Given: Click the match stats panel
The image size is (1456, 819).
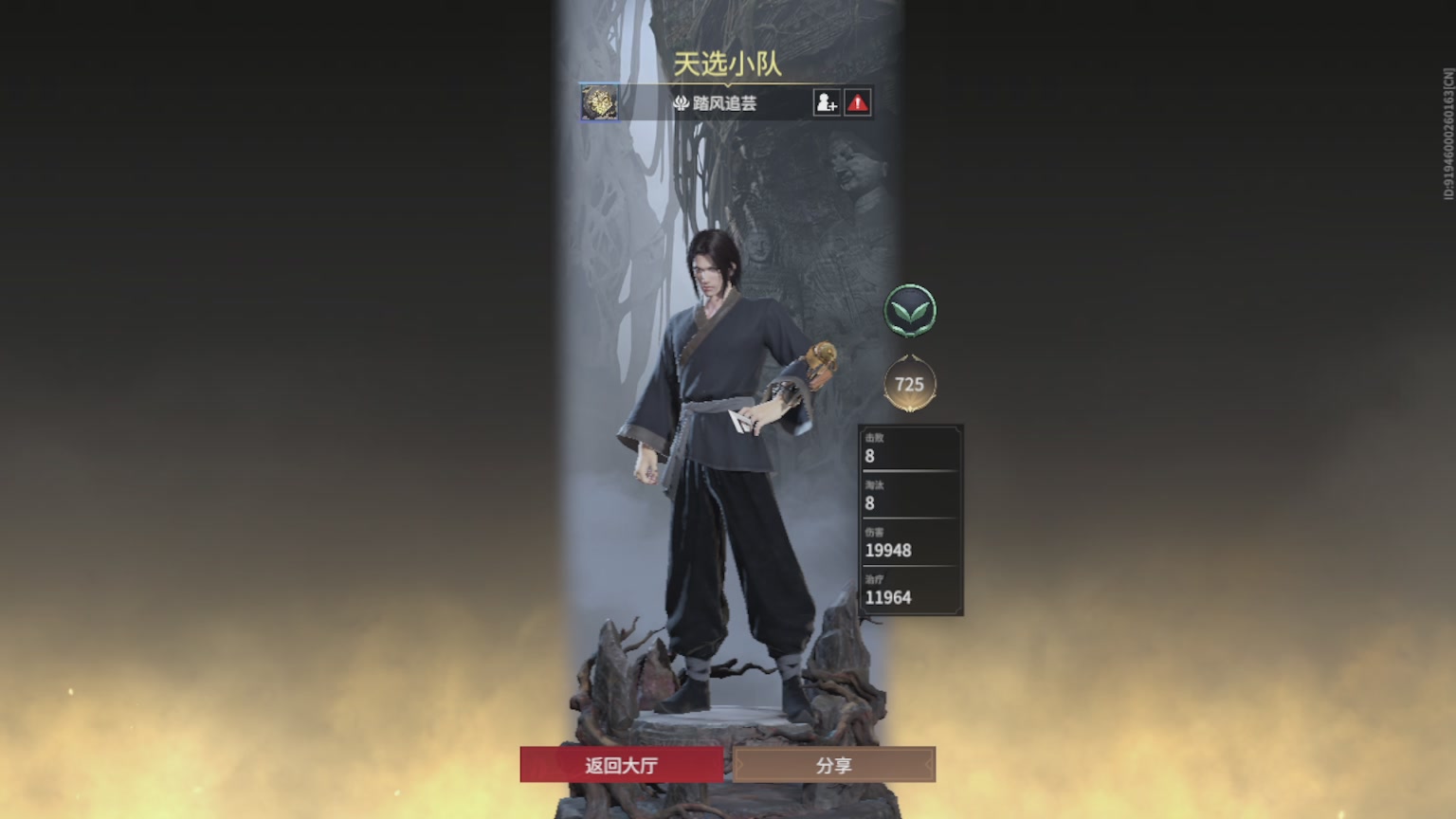Looking at the screenshot, I should tap(910, 521).
